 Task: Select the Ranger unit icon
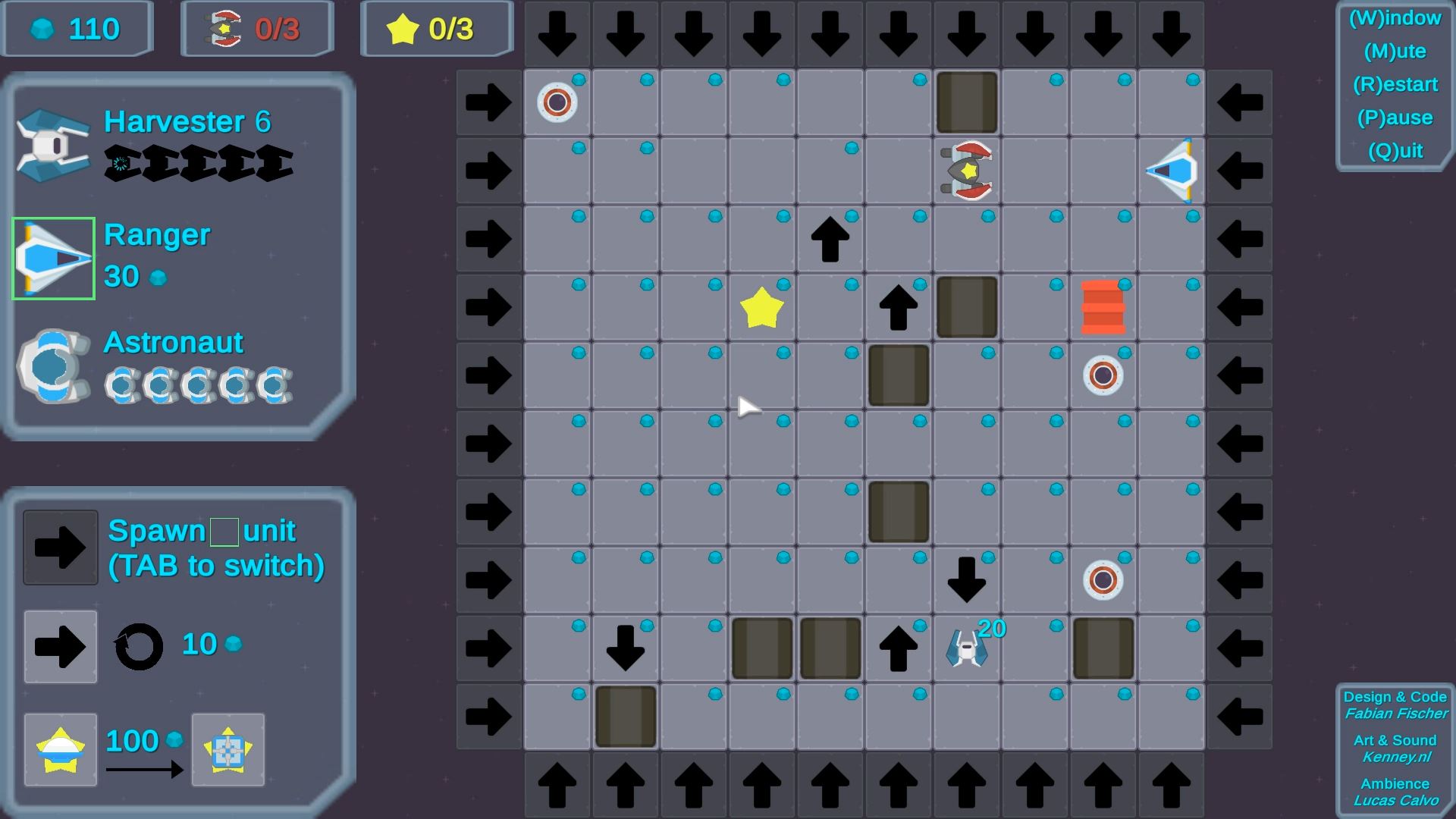coord(53,259)
